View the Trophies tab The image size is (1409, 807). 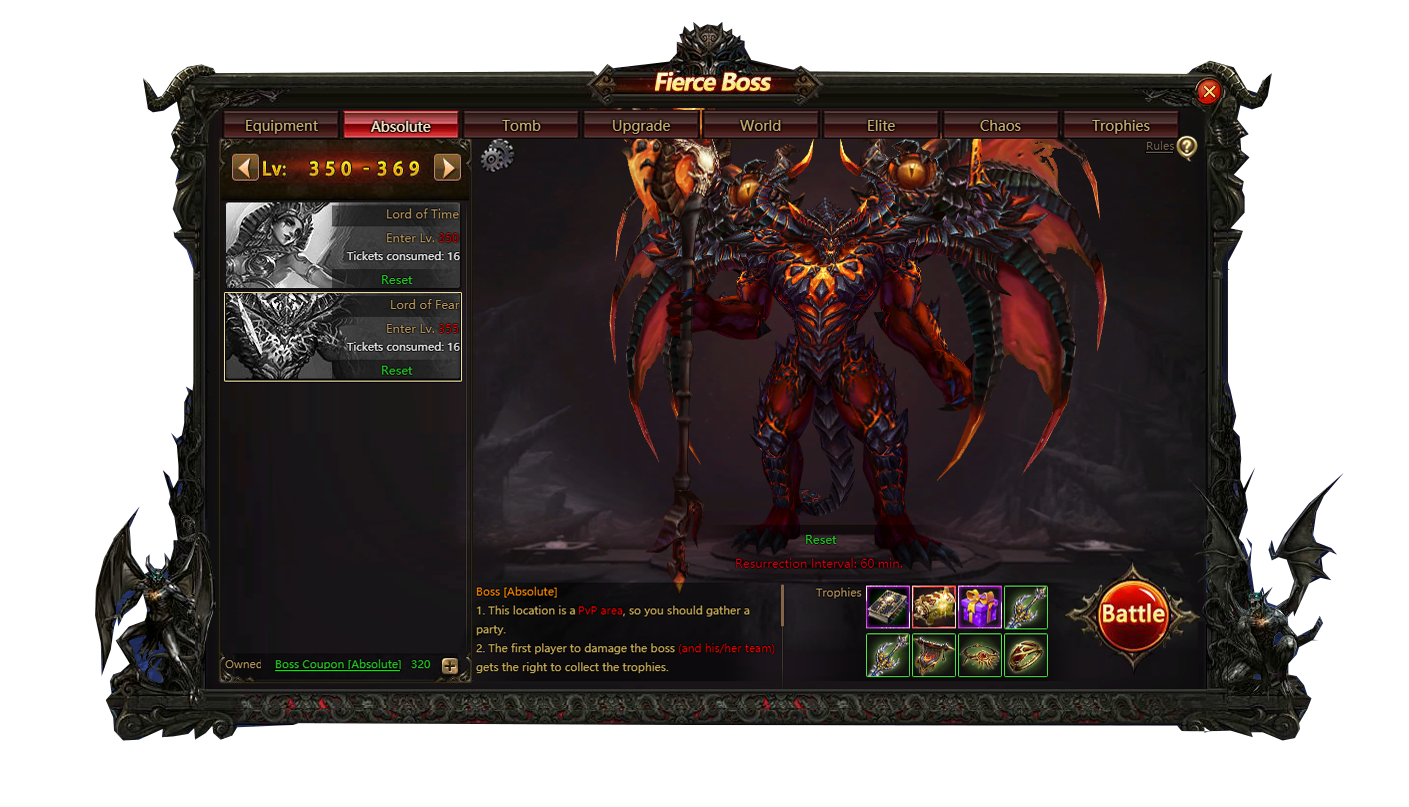tap(1120, 126)
